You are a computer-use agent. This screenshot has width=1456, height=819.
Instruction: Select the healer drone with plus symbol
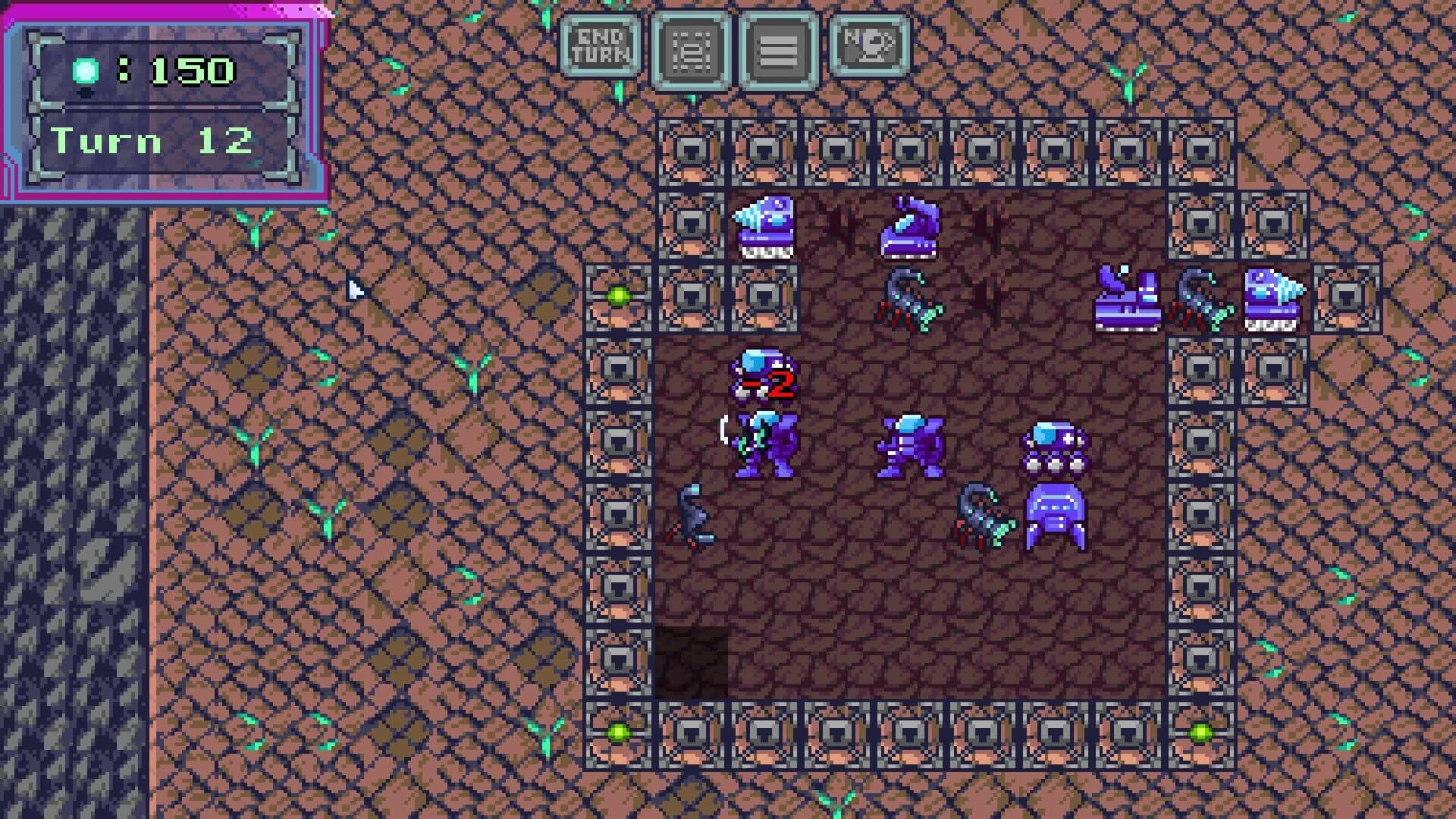point(1054,444)
